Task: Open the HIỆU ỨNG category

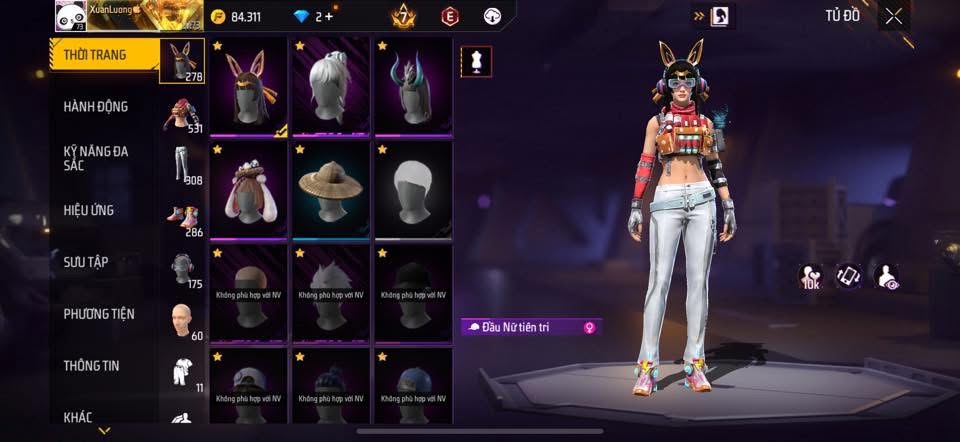Action: pyautogui.click(x=89, y=211)
